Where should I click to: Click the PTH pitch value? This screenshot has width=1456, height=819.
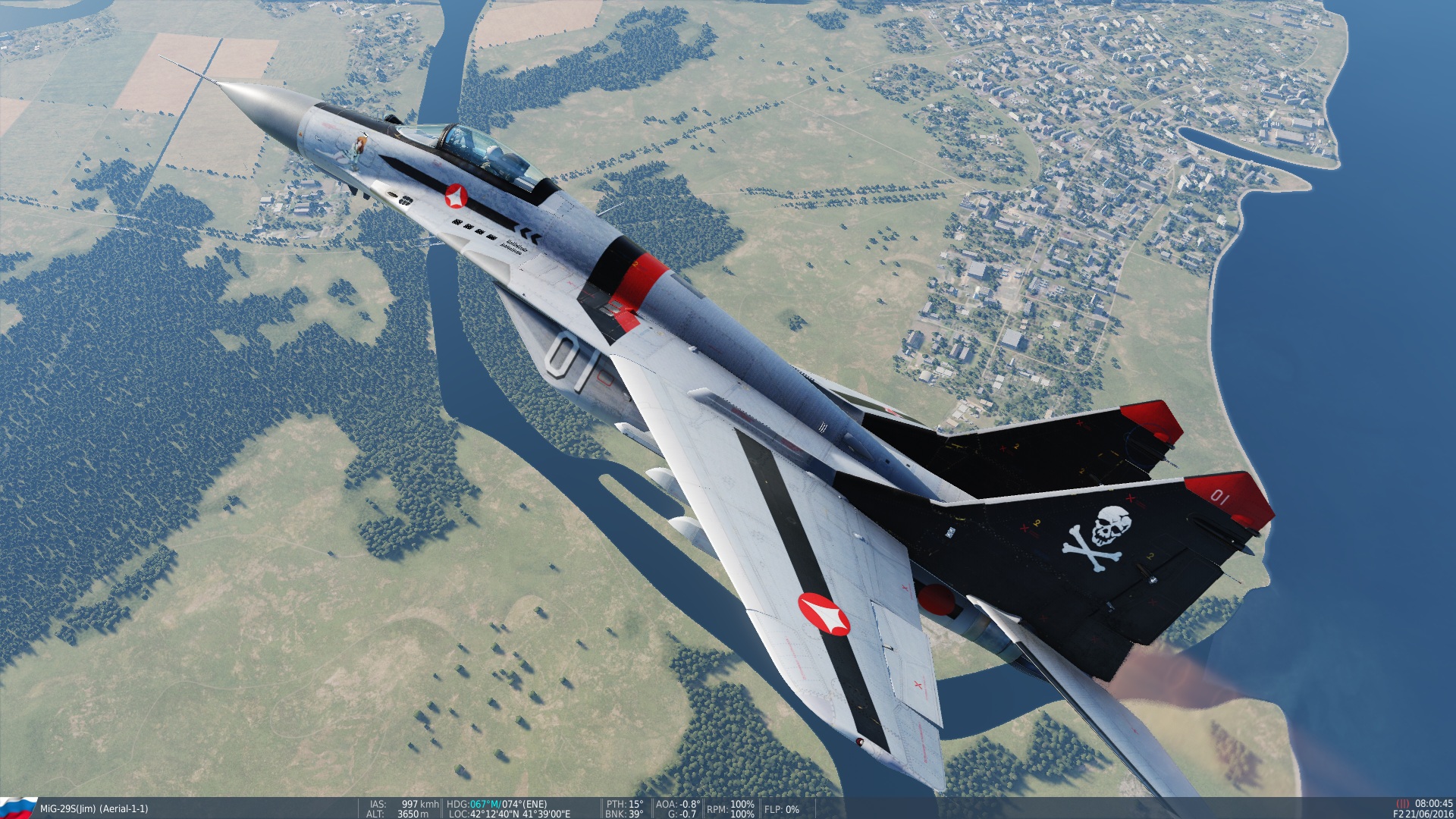[x=626, y=804]
